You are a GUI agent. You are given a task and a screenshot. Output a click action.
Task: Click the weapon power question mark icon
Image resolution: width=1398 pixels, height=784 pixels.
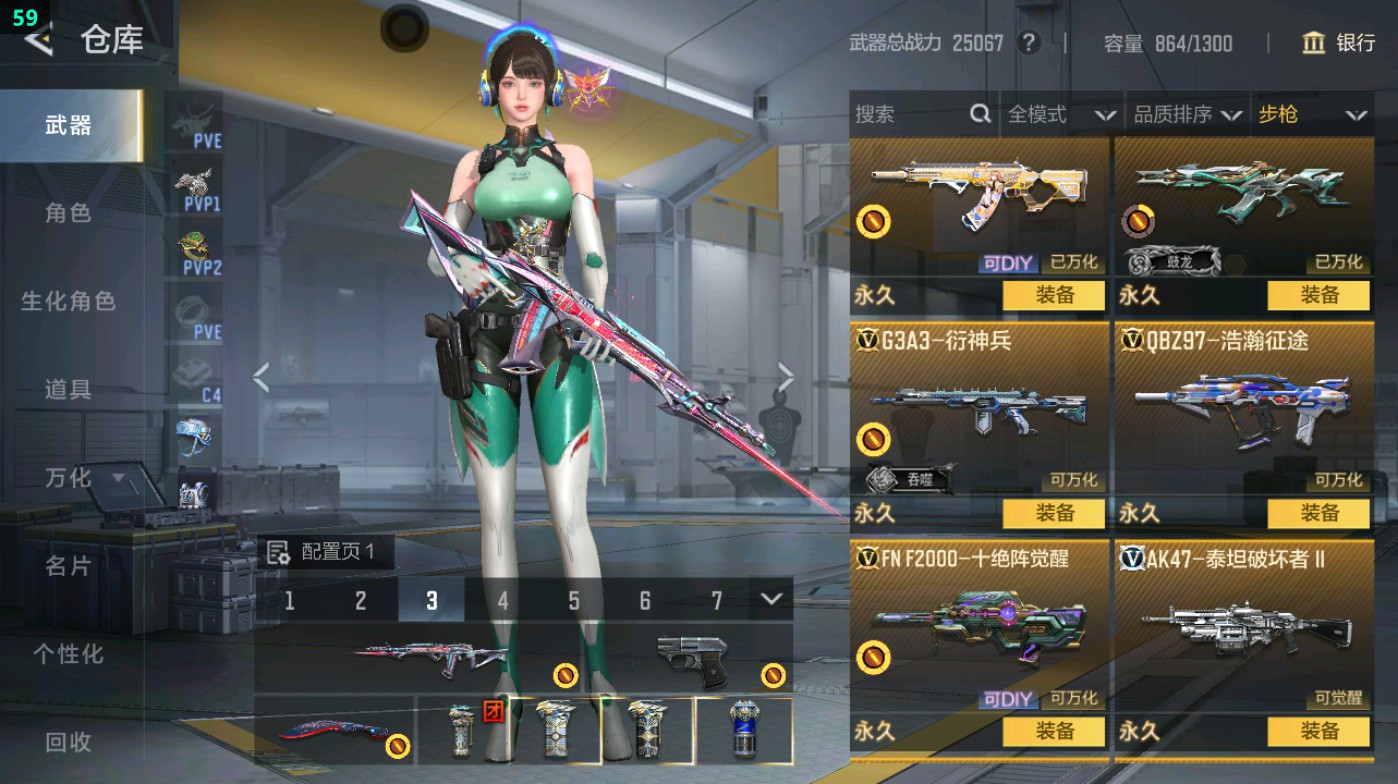[1028, 43]
